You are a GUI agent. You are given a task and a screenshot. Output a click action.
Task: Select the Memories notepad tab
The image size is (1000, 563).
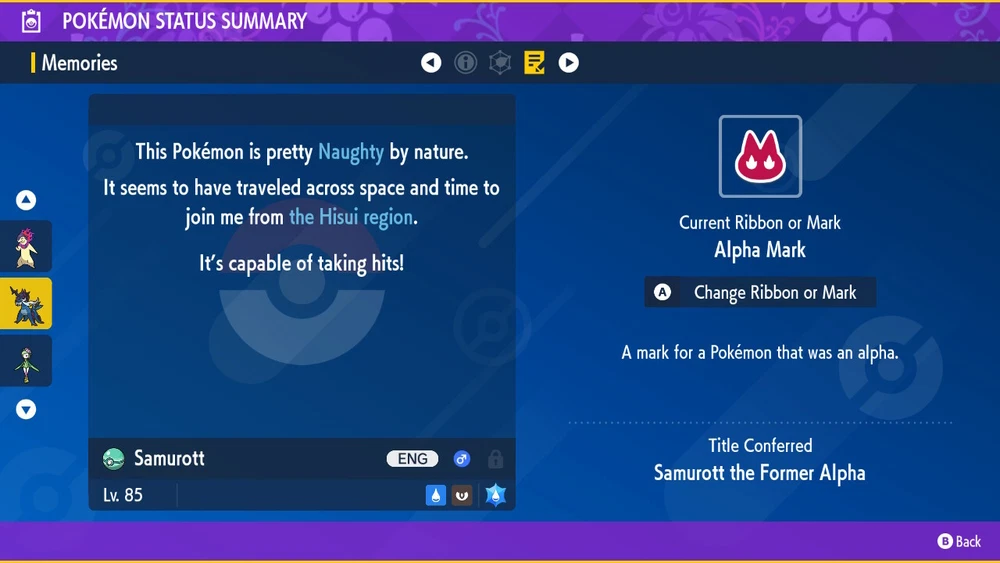coord(534,63)
